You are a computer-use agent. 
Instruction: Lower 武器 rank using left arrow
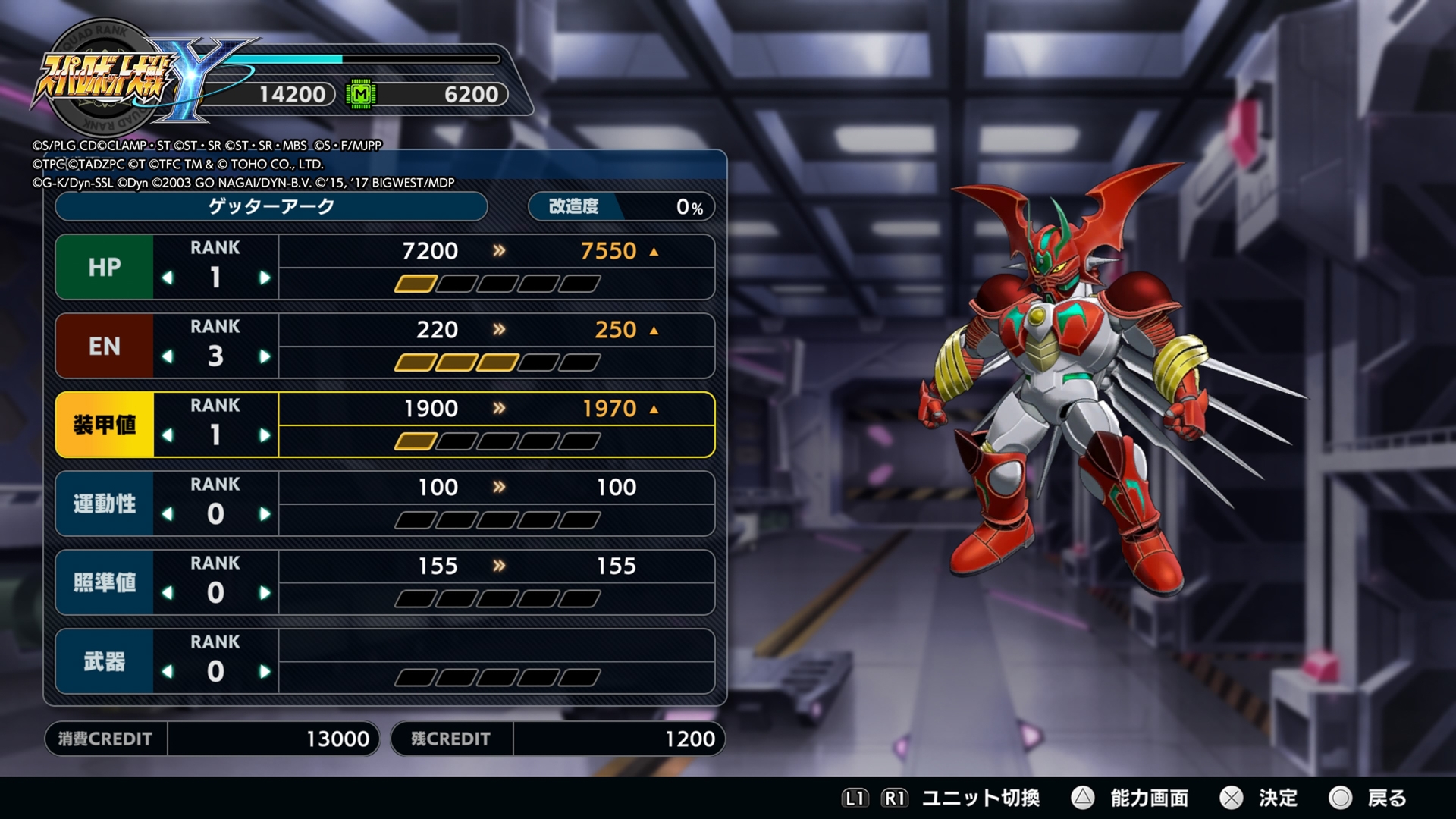168,673
